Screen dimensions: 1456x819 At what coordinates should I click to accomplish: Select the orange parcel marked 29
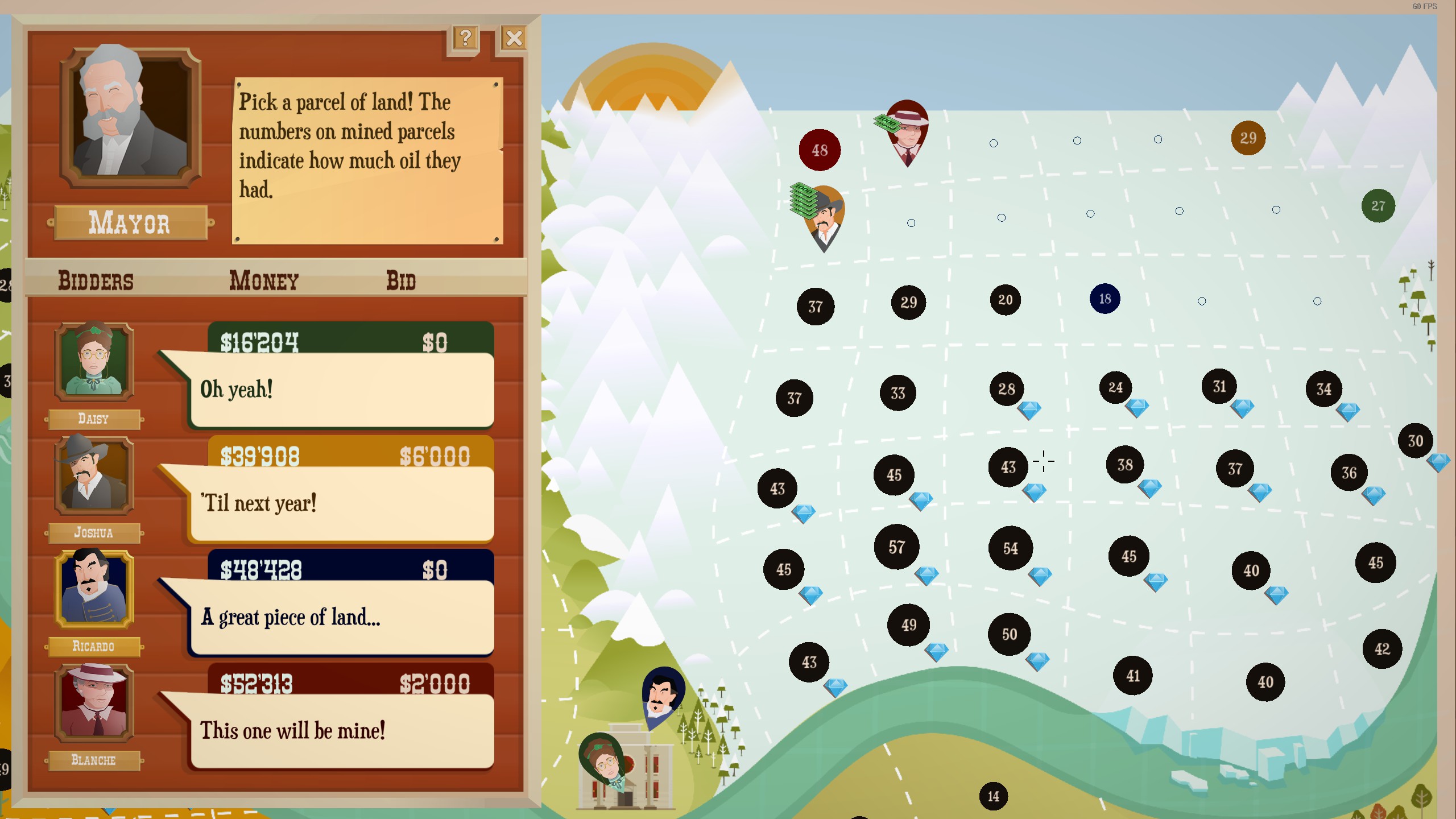(x=1248, y=138)
